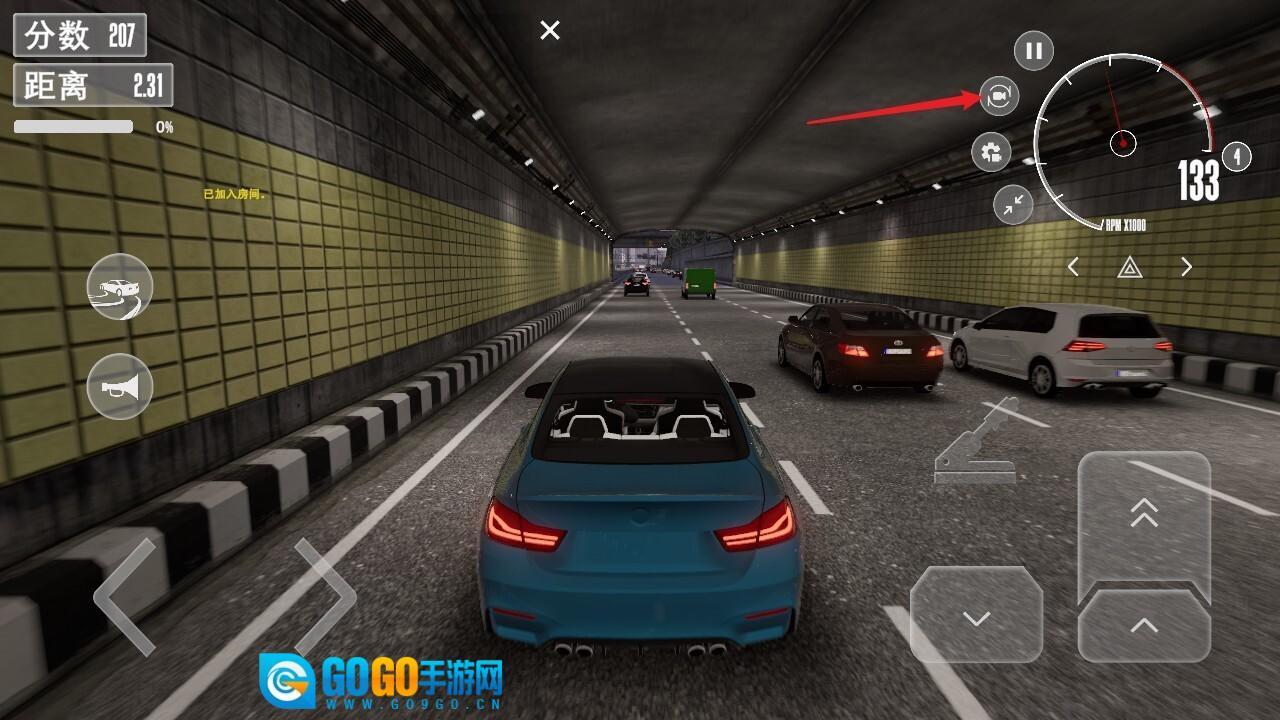The width and height of the screenshot is (1280, 720).
Task: Switch camera view using the camera icon
Action: click(998, 96)
